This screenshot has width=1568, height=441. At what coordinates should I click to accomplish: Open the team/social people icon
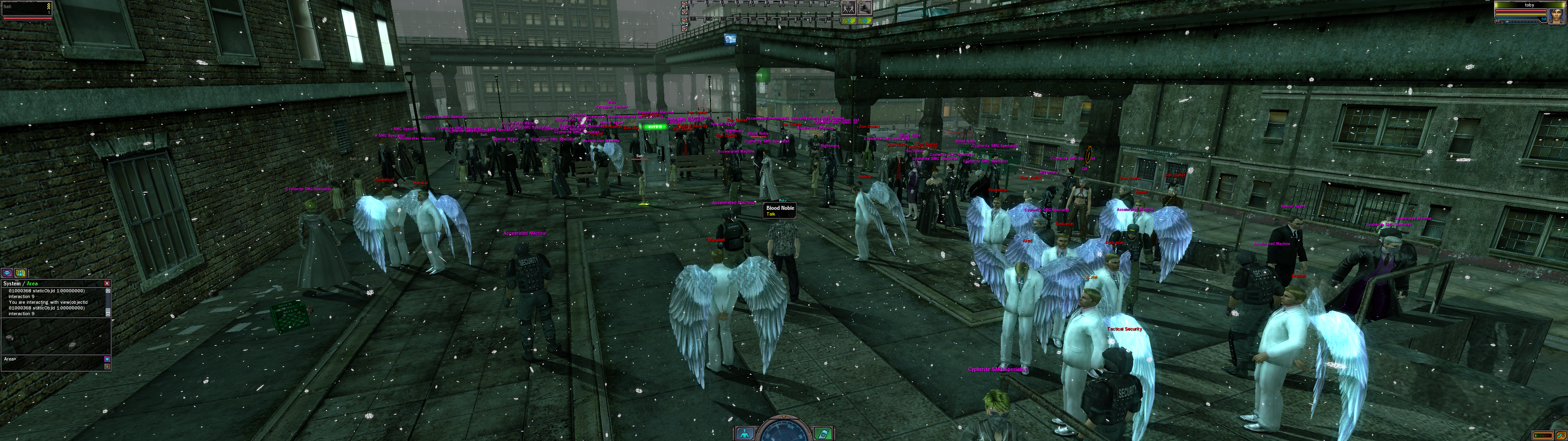[x=21, y=273]
